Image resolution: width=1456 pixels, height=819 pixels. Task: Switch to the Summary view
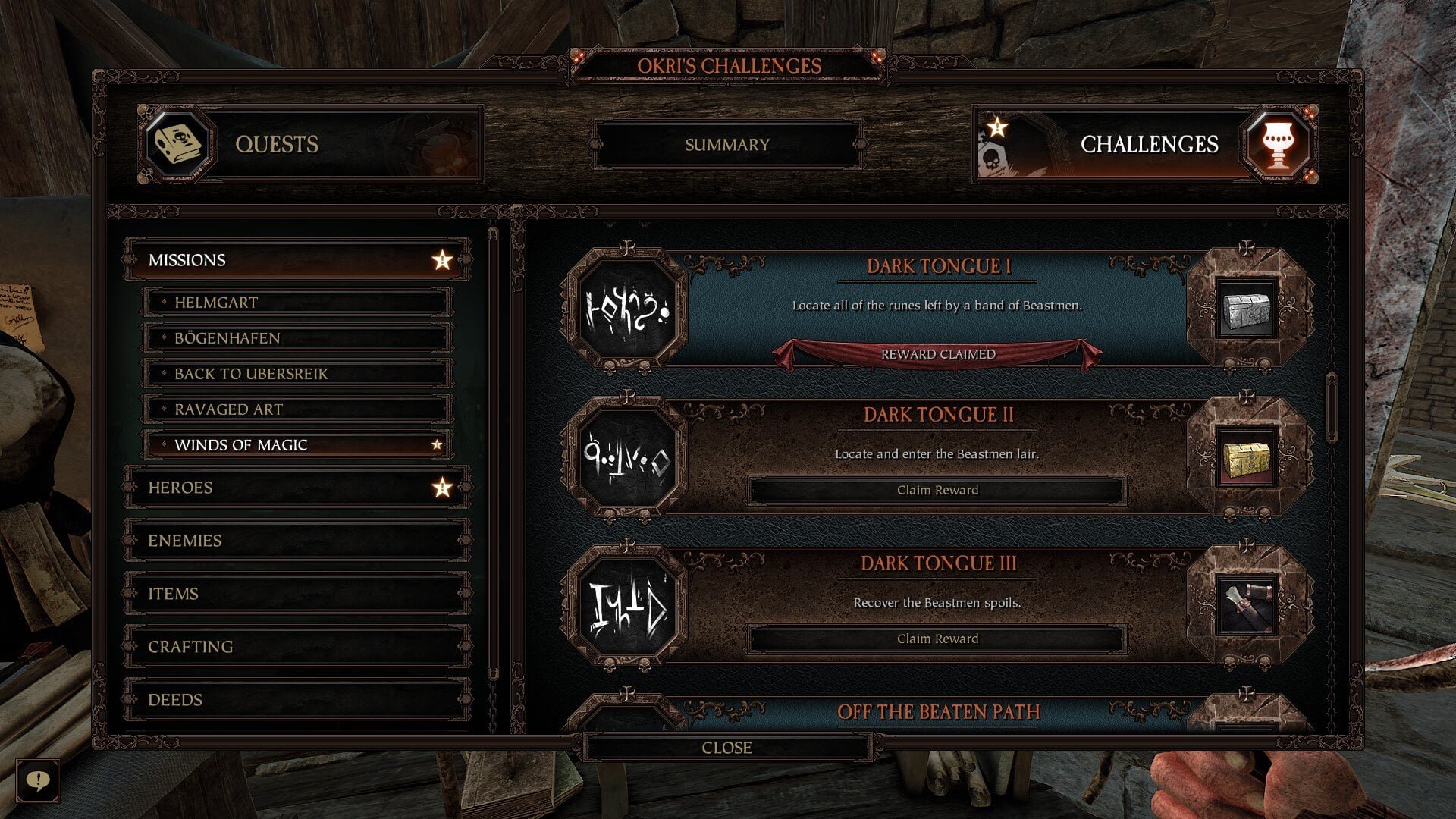coord(726,144)
